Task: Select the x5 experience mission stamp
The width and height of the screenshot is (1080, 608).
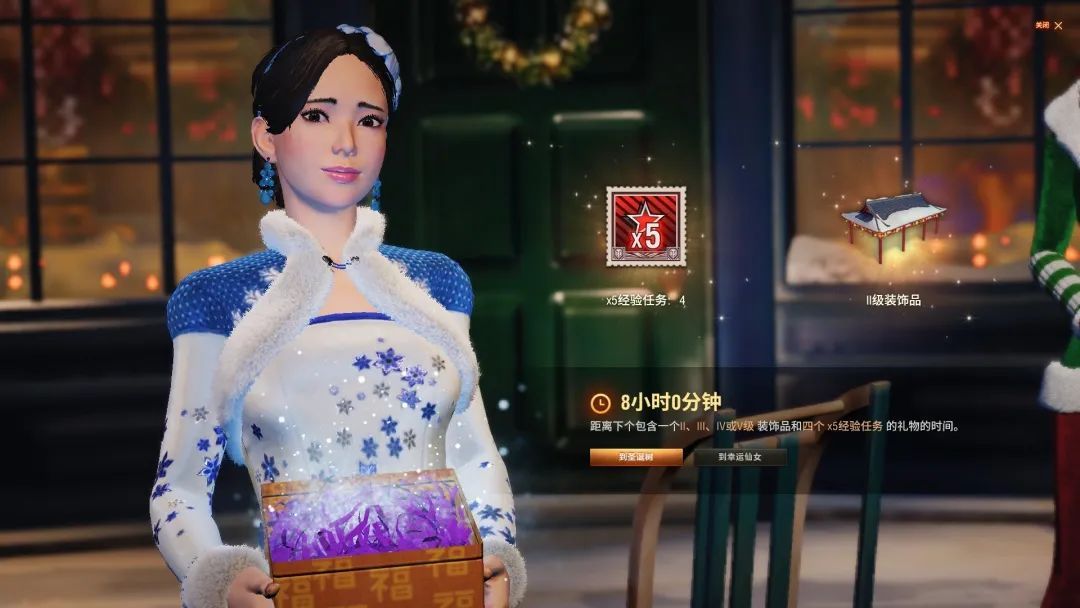Action: pyautogui.click(x=646, y=227)
